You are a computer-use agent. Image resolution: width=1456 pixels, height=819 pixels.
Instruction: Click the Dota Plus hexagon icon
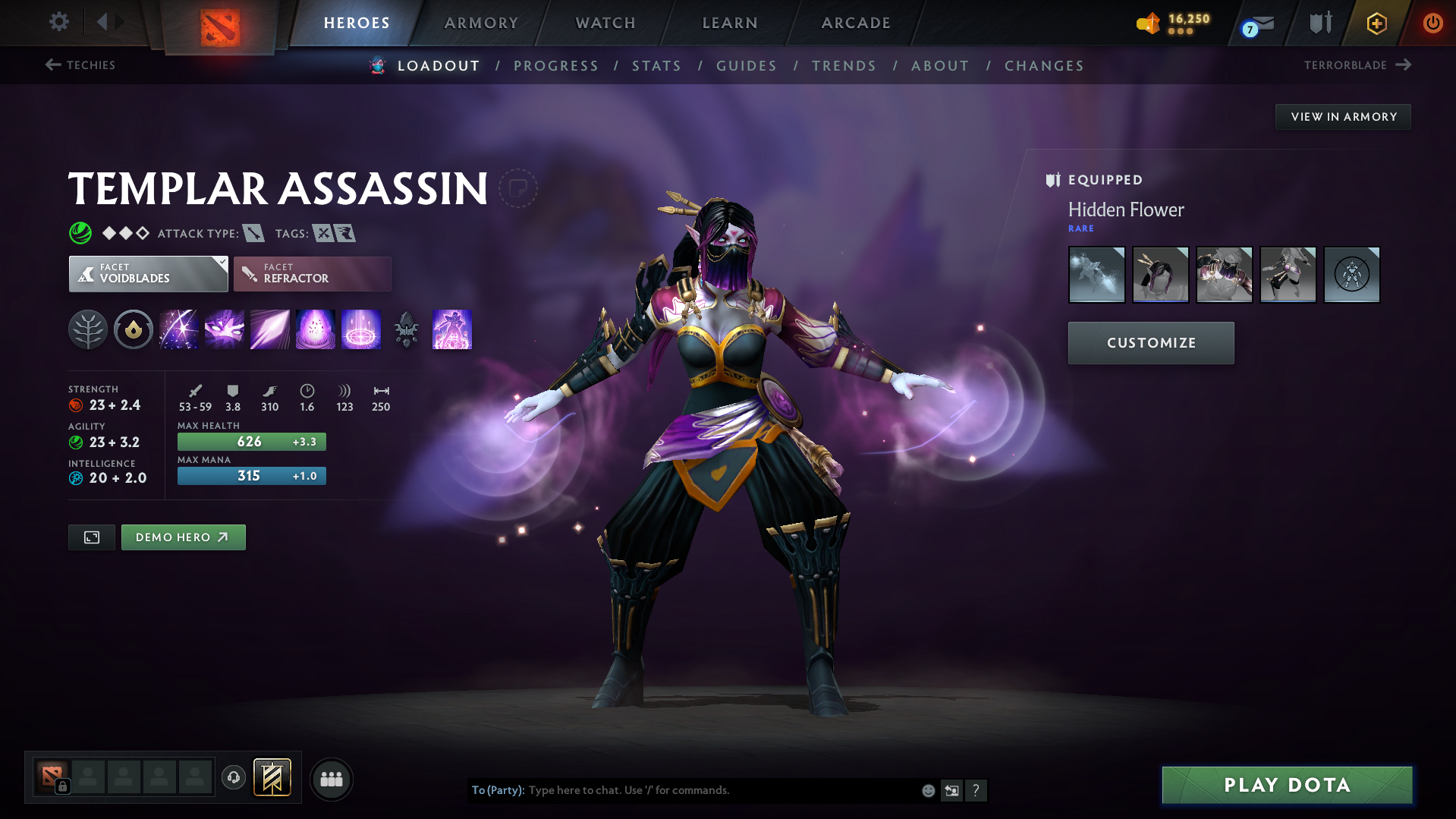tap(1376, 23)
